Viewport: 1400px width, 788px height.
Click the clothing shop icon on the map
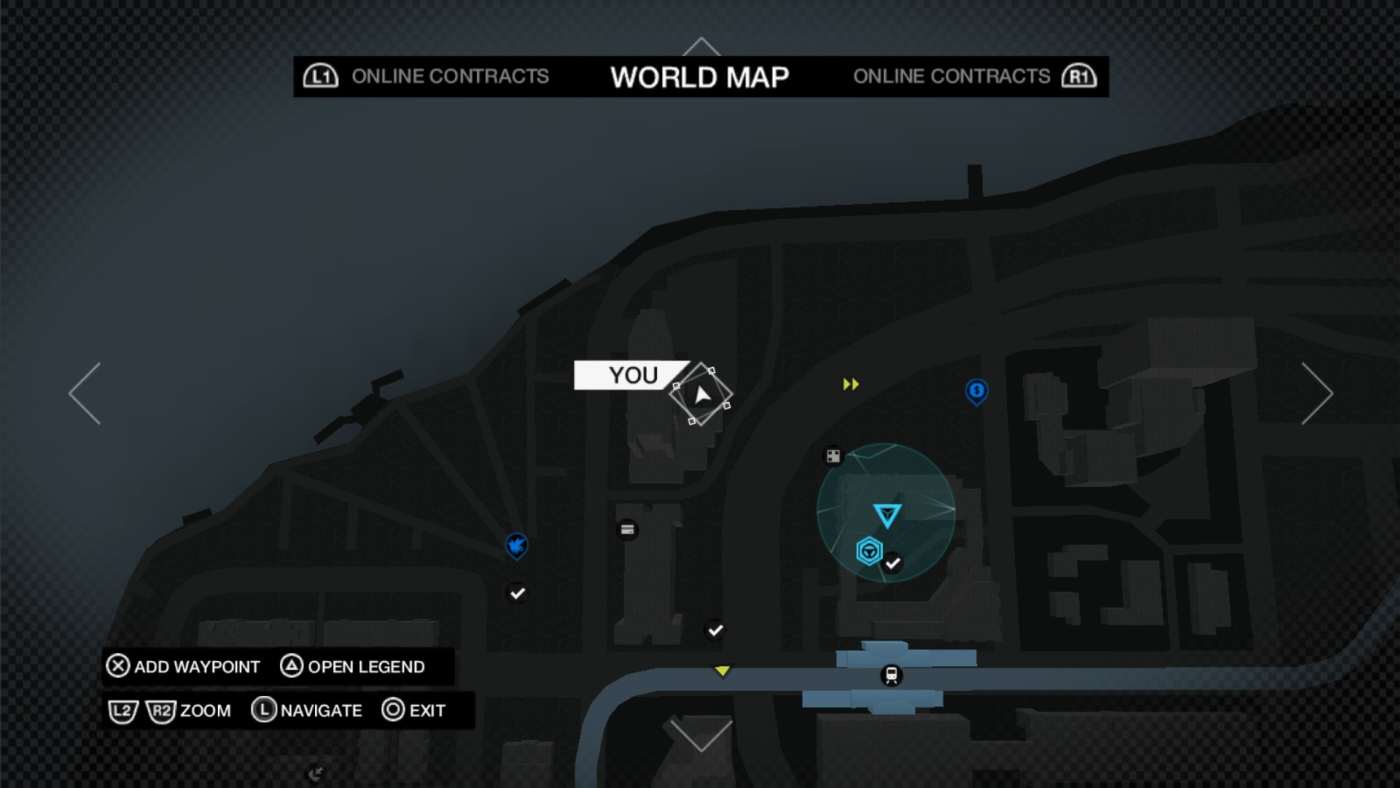pos(627,530)
